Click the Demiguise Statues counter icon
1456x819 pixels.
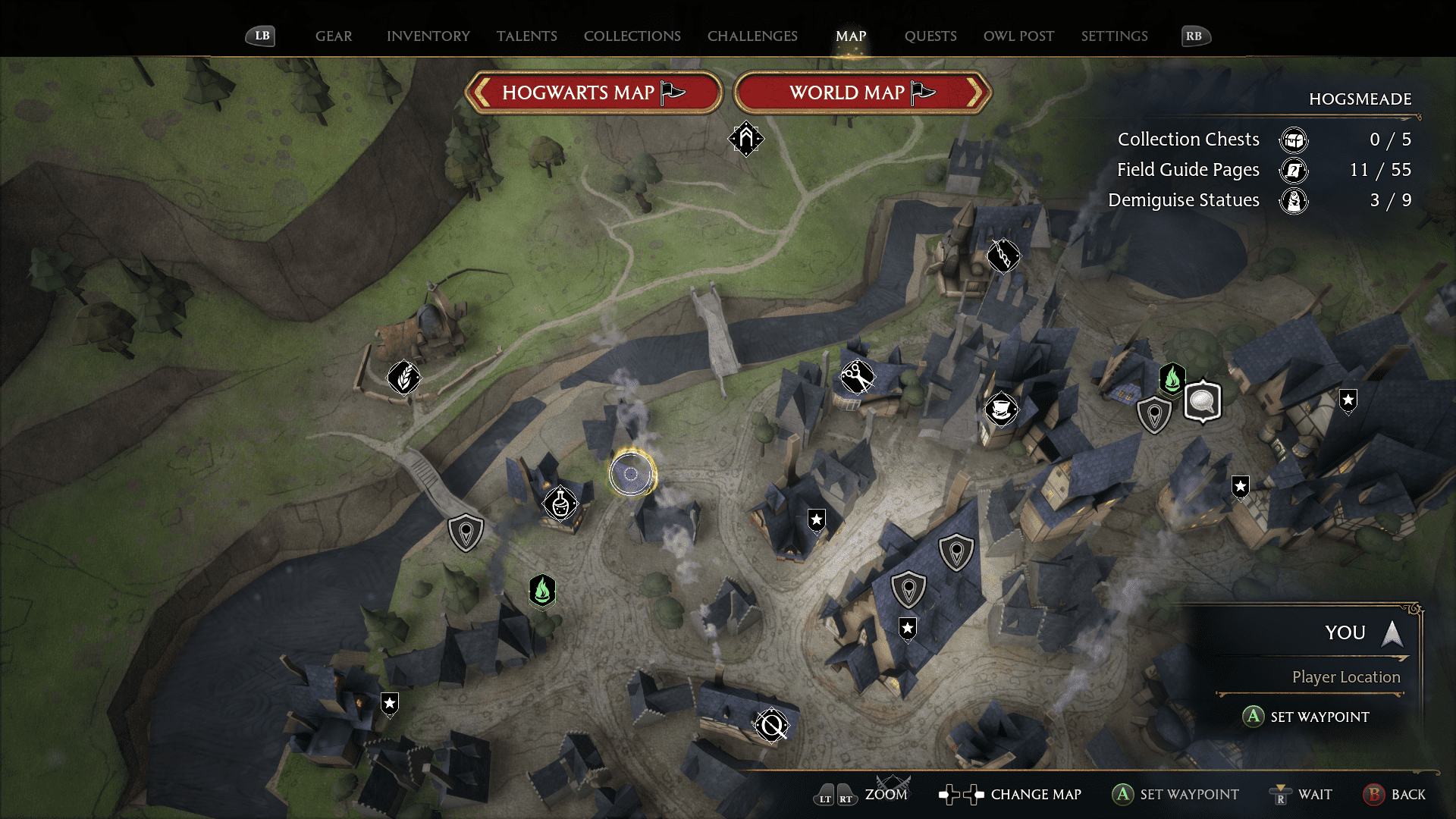pyautogui.click(x=1294, y=201)
